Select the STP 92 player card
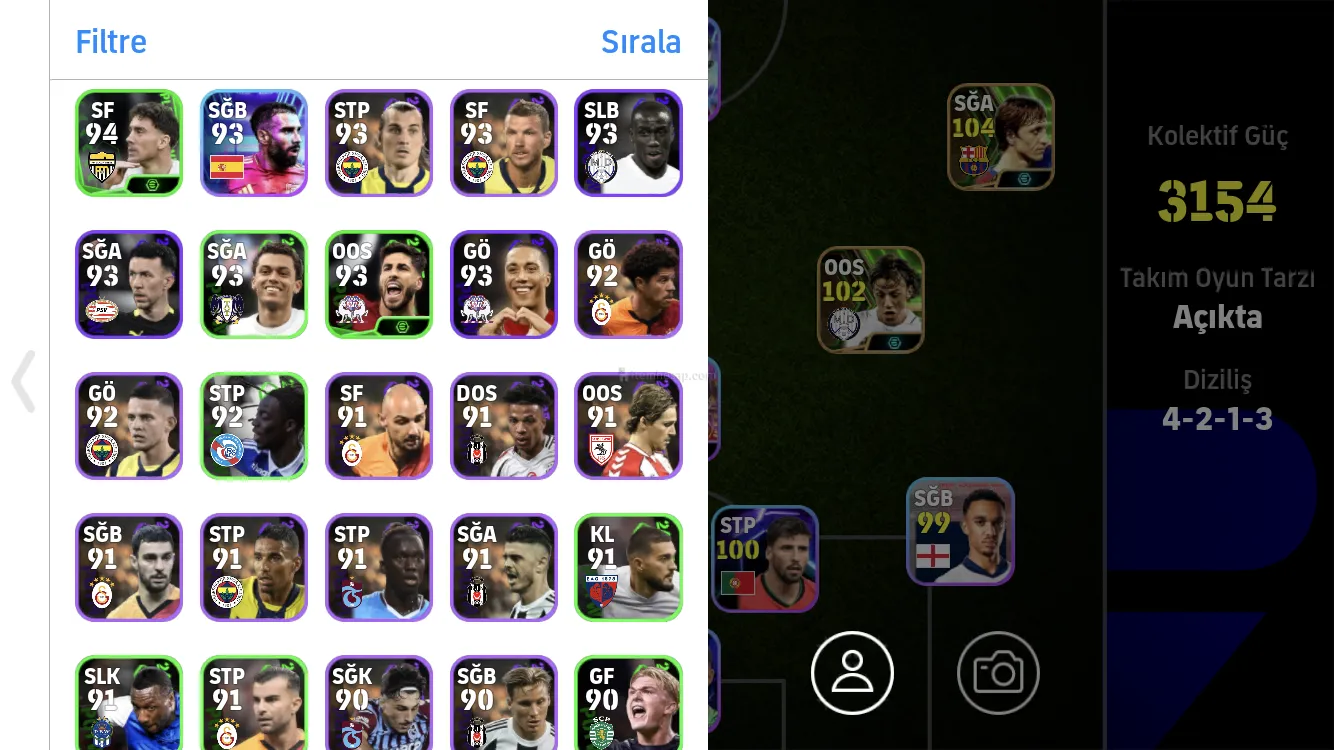The height and width of the screenshot is (750, 1334). pyautogui.click(x=254, y=426)
